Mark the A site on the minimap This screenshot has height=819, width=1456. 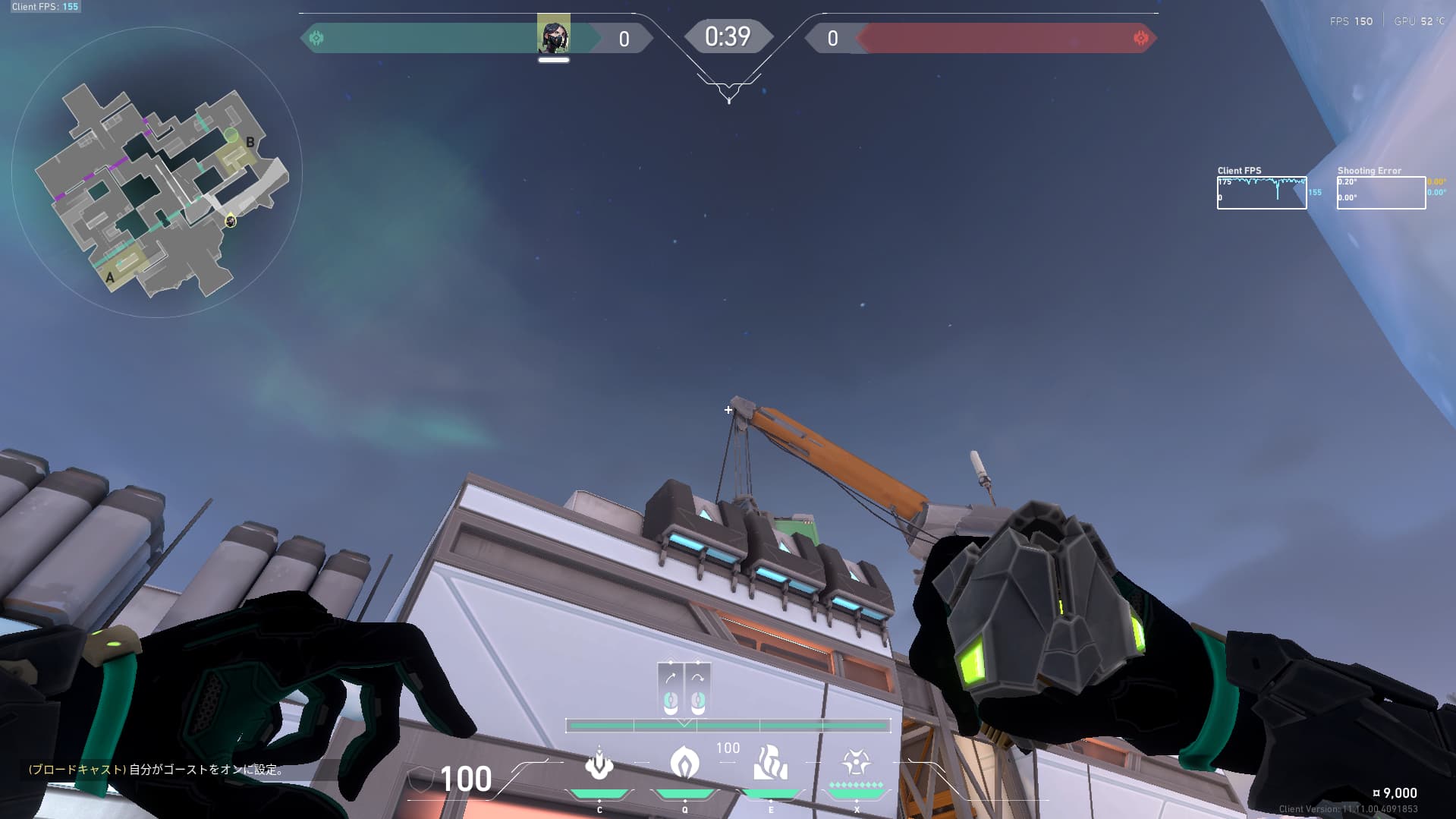110,278
